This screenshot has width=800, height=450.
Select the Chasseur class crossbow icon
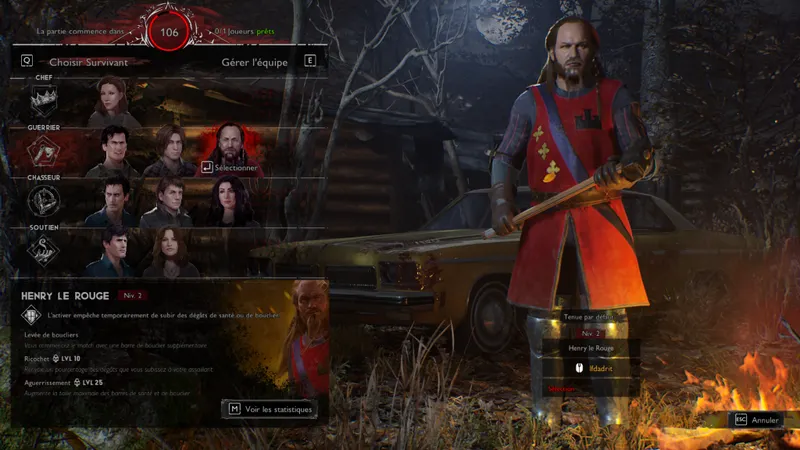[x=43, y=201]
